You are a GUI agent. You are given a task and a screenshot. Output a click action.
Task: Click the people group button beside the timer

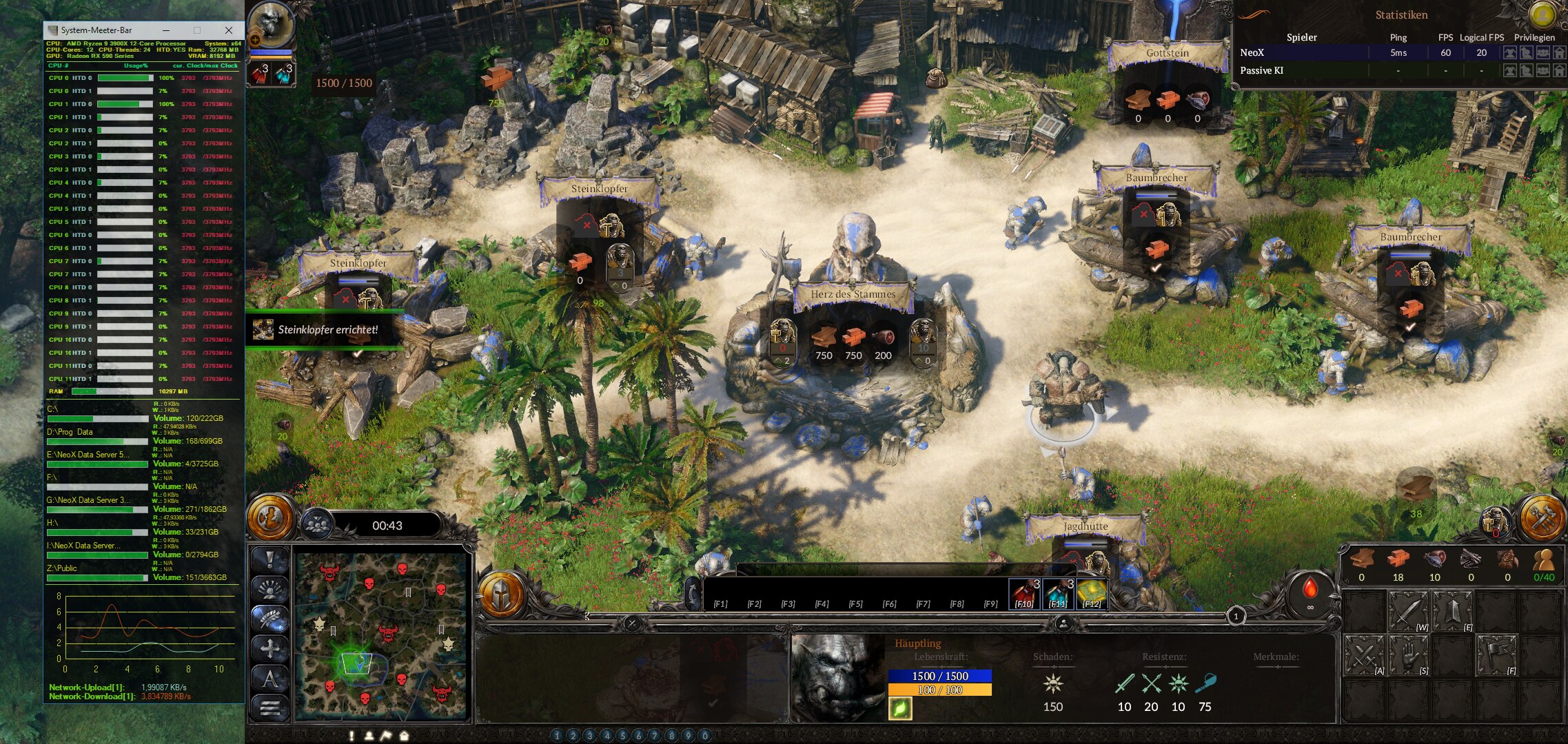point(316,525)
